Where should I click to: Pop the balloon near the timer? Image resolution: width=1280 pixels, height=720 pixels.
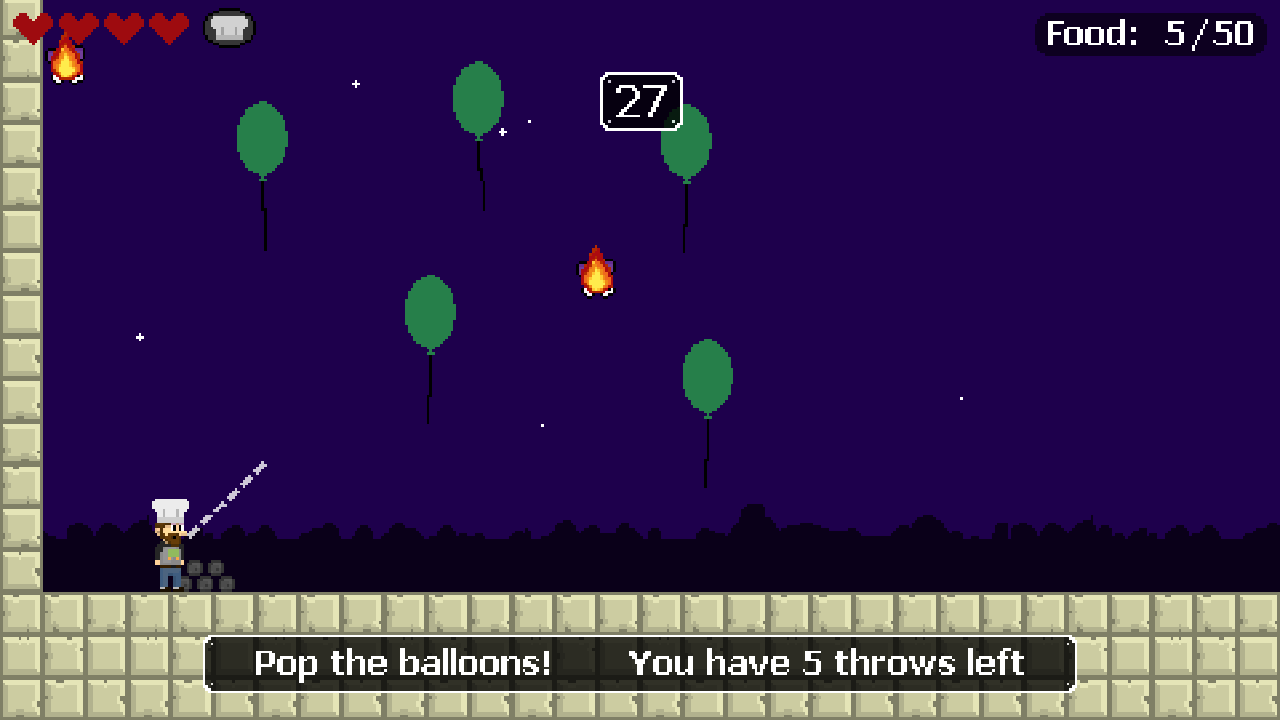click(x=478, y=95)
